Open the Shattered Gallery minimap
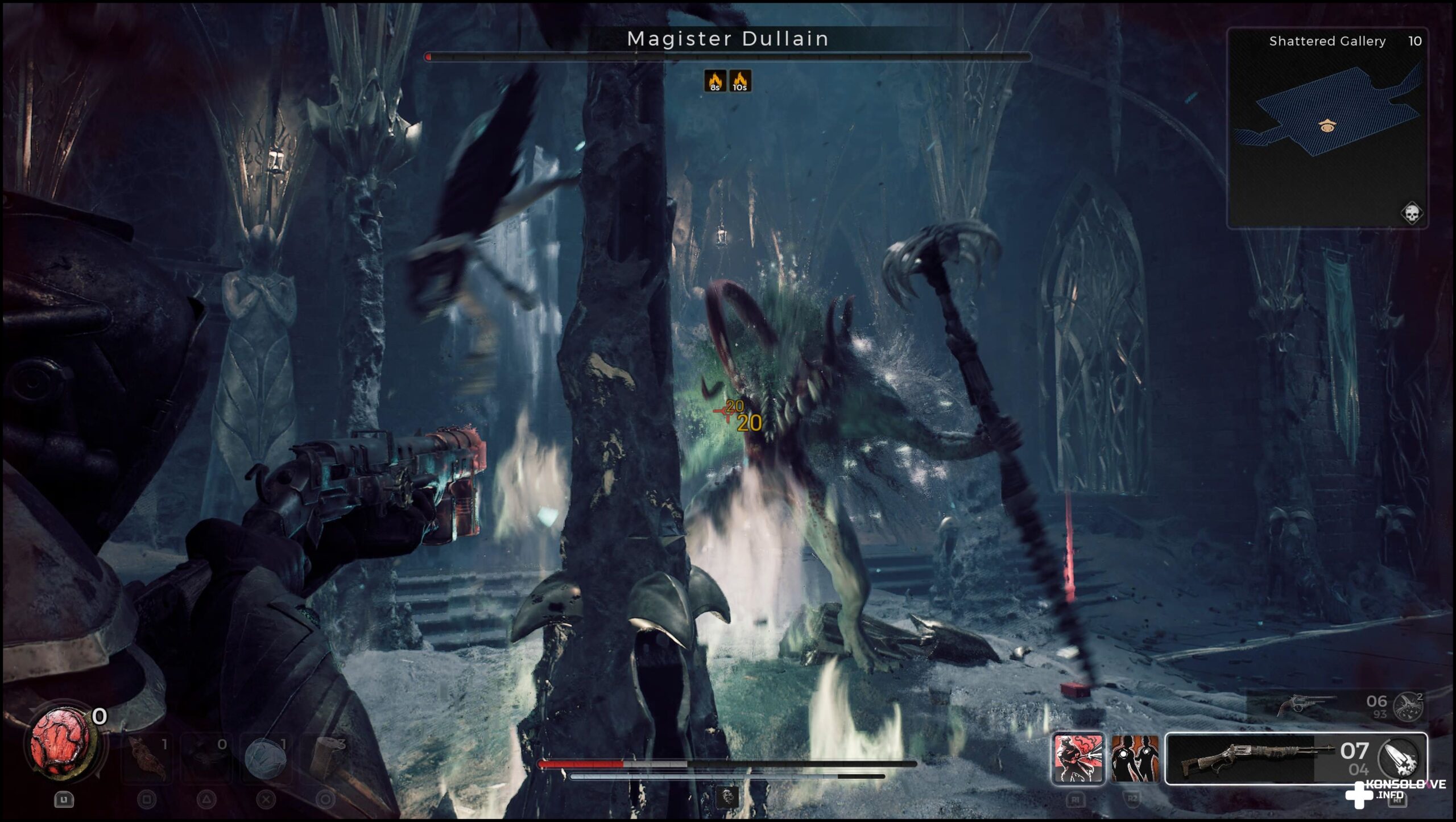The image size is (1456, 822). [x=1326, y=128]
